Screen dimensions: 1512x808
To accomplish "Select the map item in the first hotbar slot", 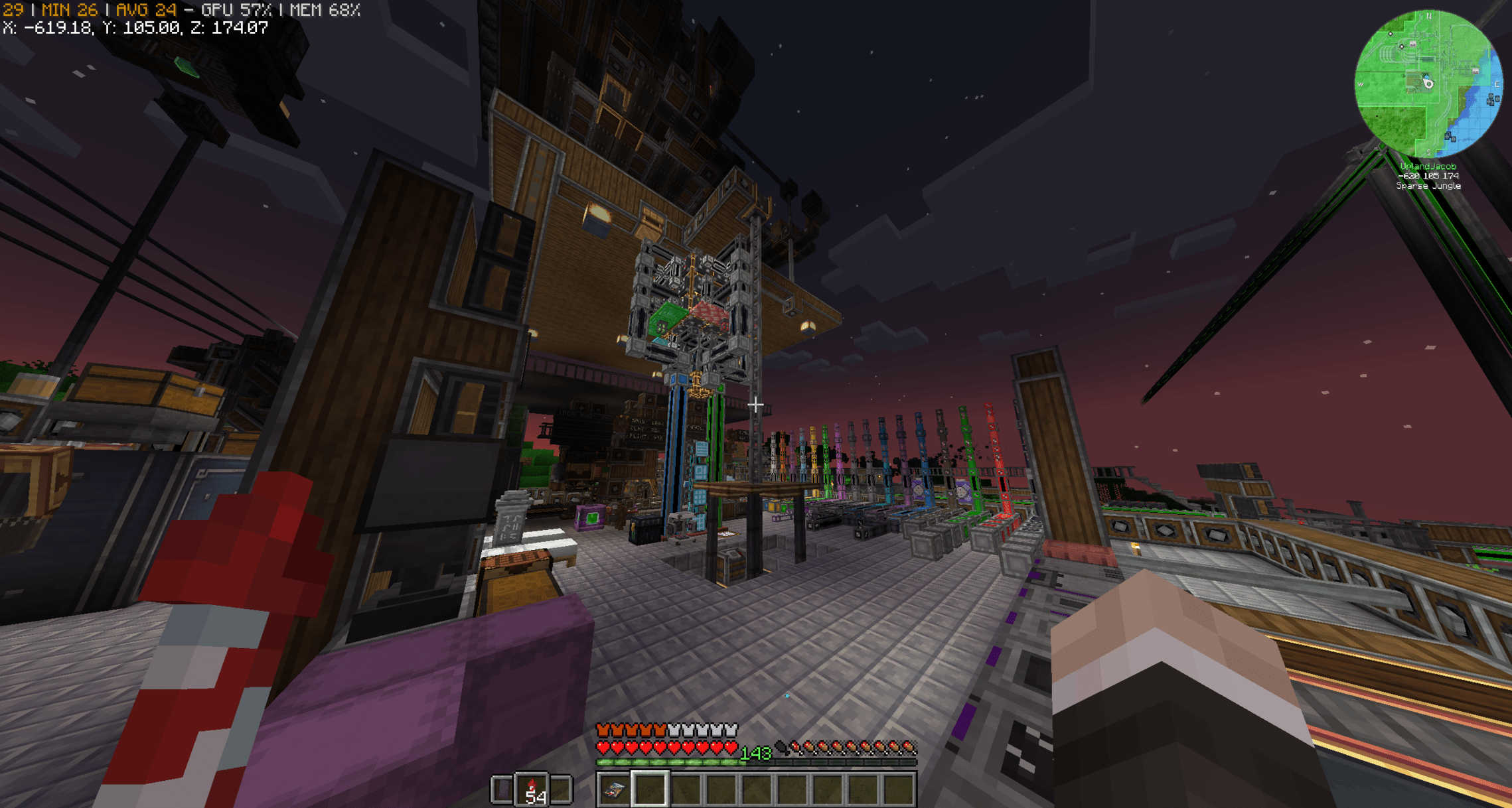I will (x=614, y=789).
